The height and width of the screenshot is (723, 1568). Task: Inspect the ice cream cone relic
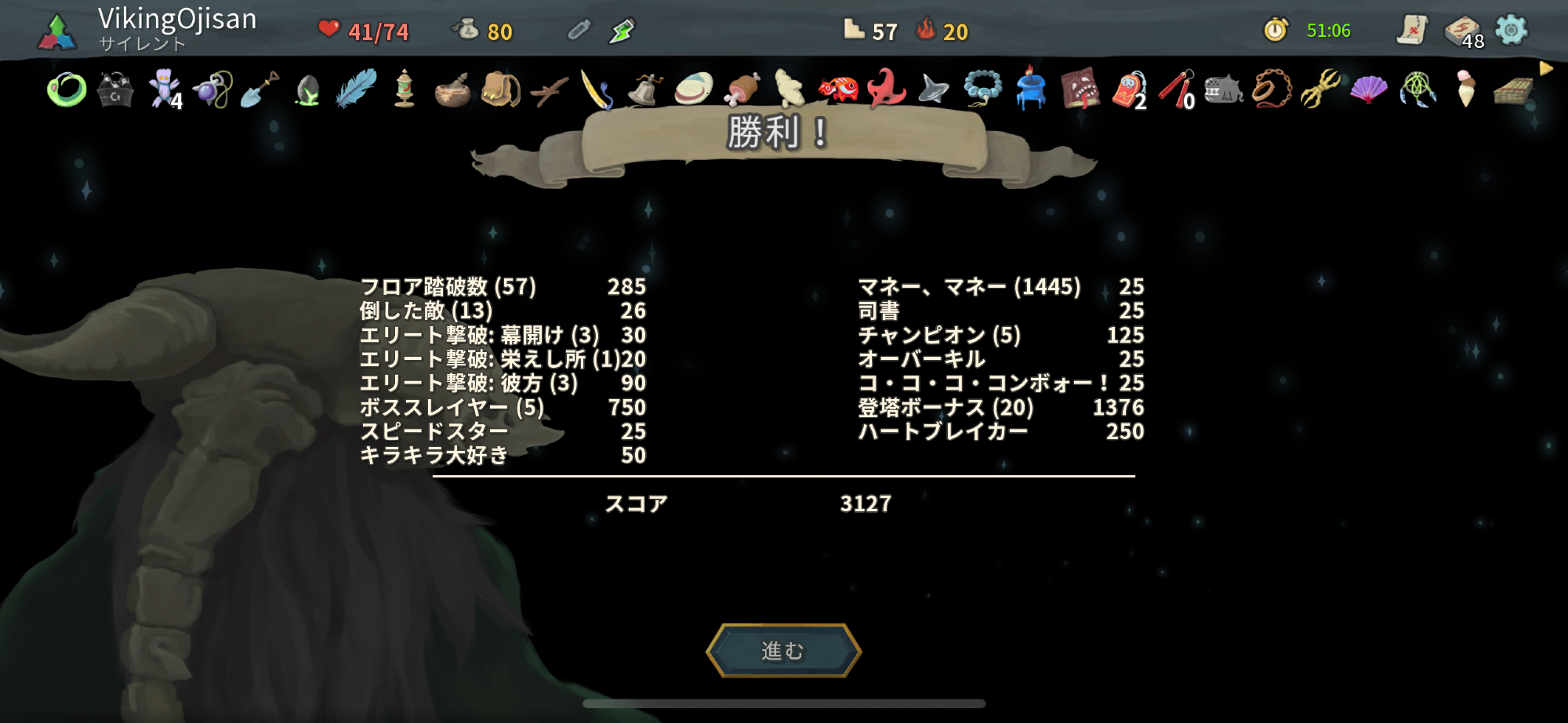click(x=1465, y=89)
